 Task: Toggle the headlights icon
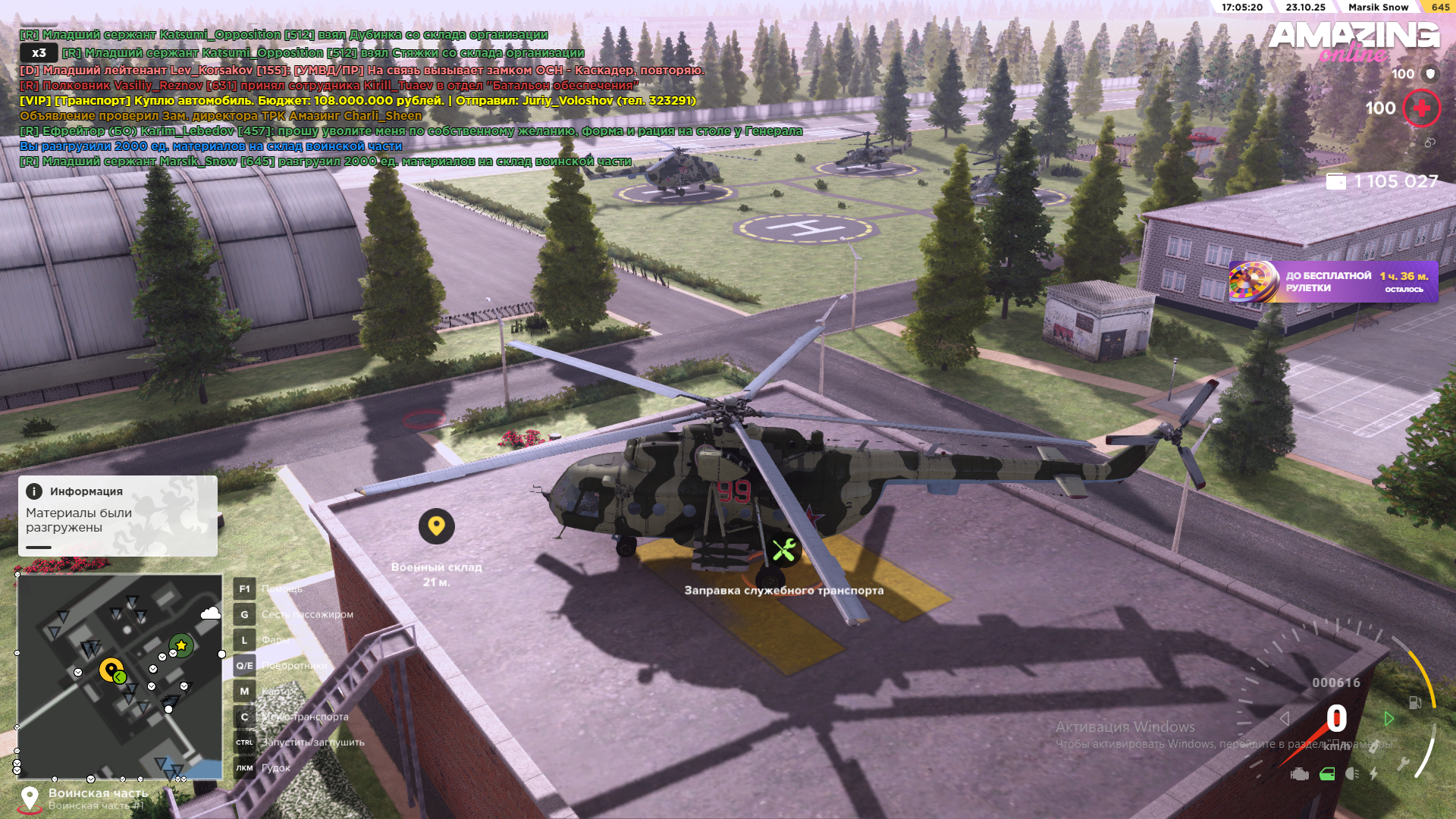tap(1352, 774)
